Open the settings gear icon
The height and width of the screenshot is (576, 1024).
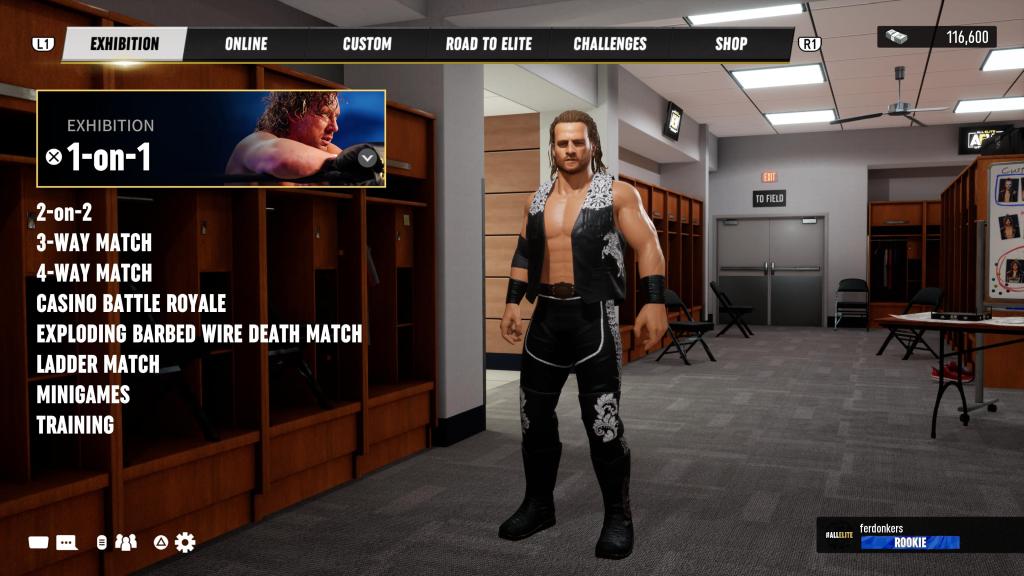tap(185, 542)
